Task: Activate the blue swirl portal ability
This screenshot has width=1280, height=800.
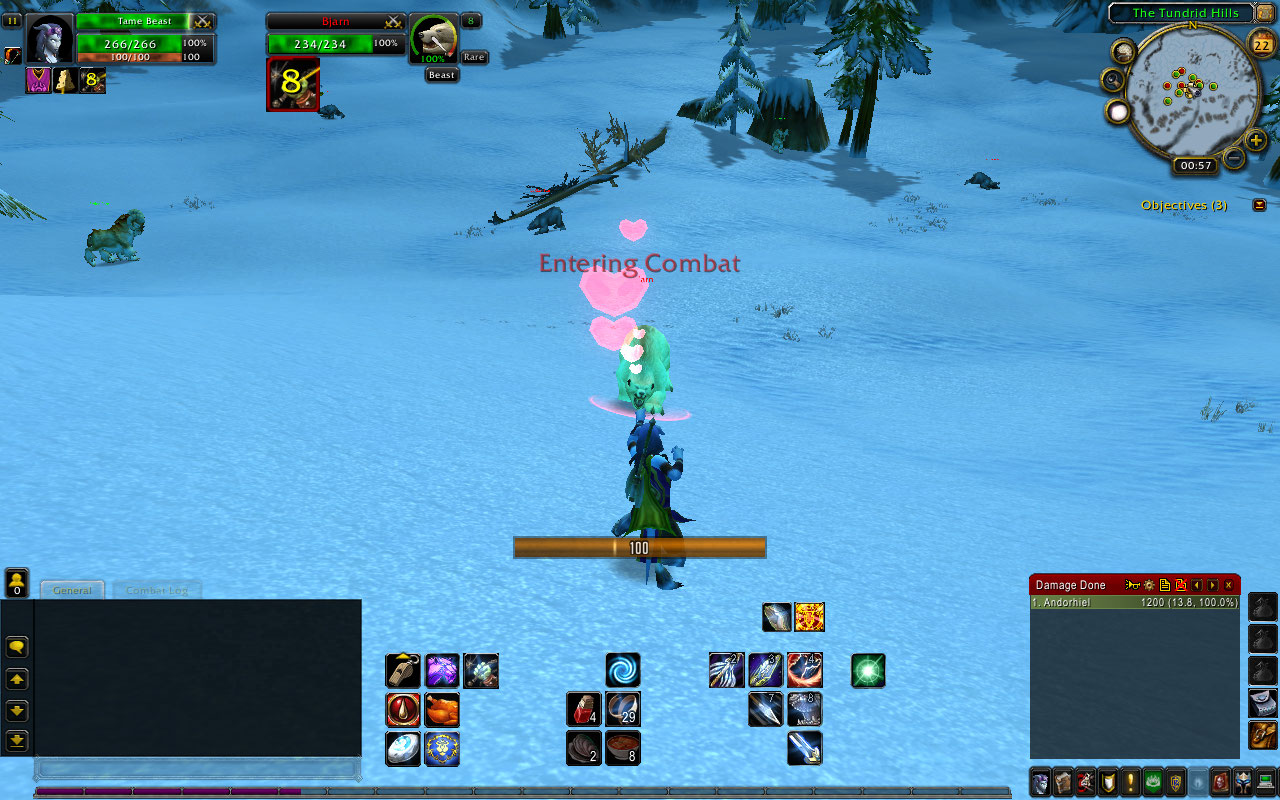Action: (623, 670)
